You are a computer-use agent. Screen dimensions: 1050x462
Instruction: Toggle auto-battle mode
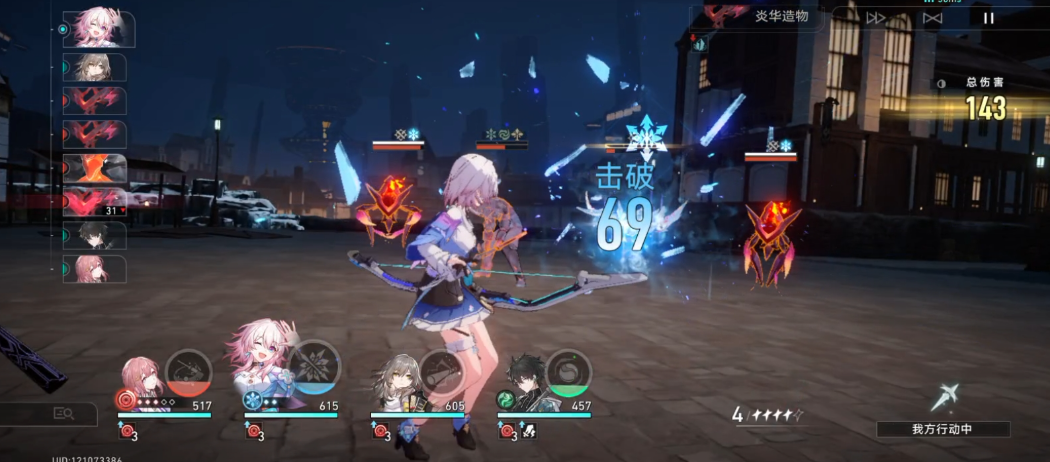pos(932,17)
